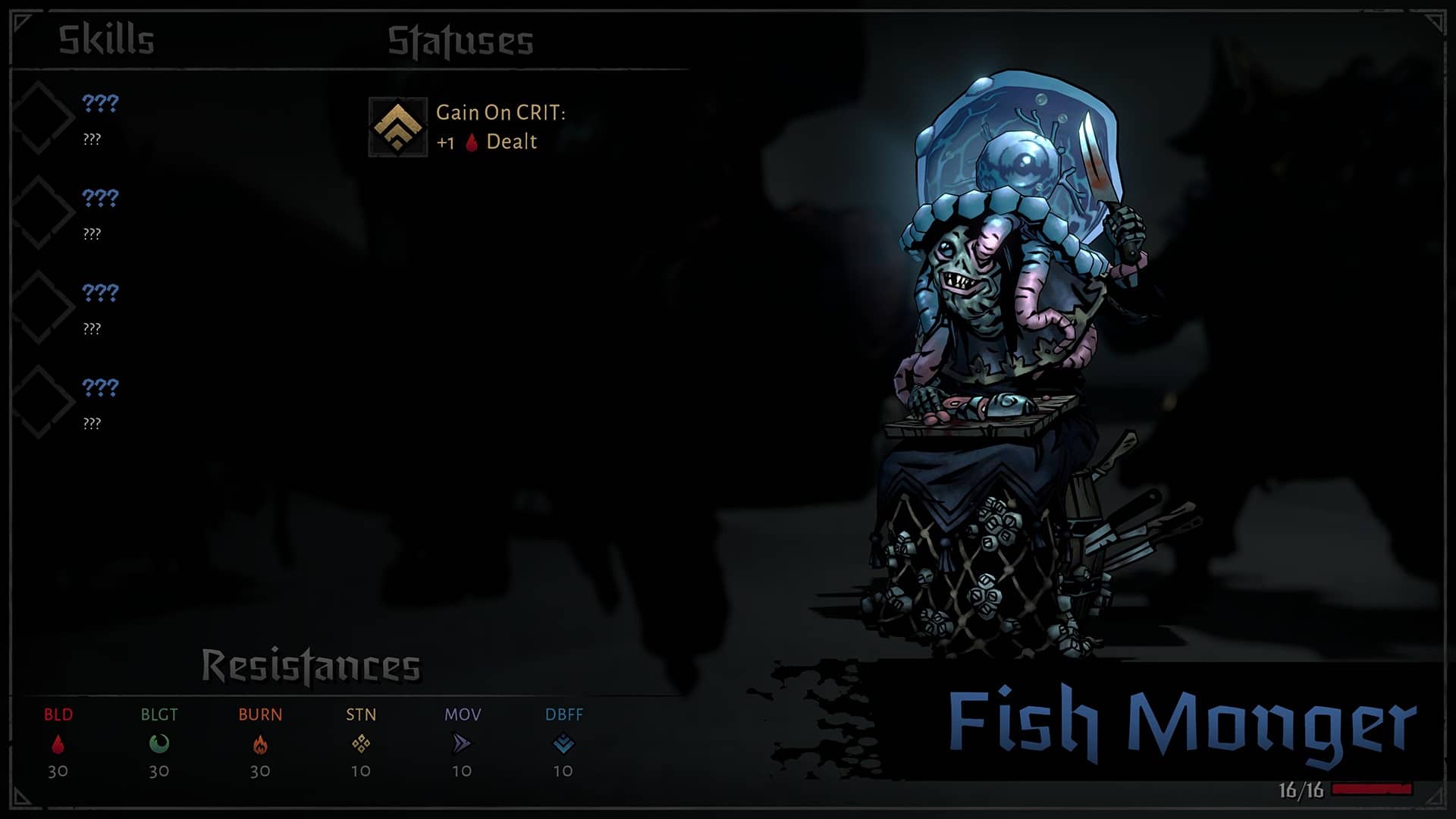
Task: Expand the third ??? skill entry
Action: click(x=97, y=291)
